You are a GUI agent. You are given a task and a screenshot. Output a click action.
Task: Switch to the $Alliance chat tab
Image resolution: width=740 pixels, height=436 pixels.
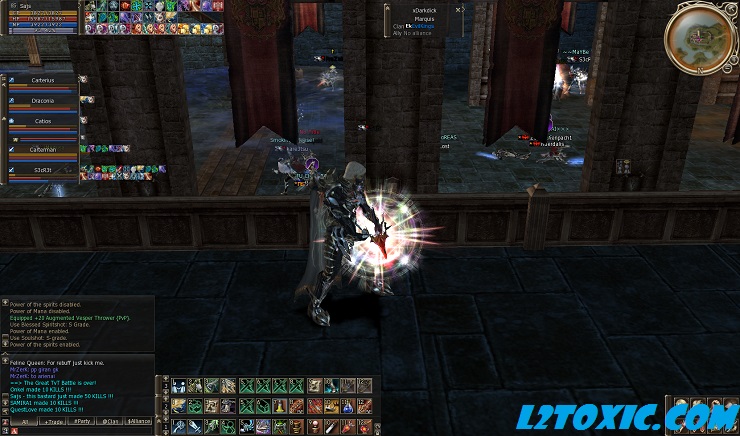(141, 423)
